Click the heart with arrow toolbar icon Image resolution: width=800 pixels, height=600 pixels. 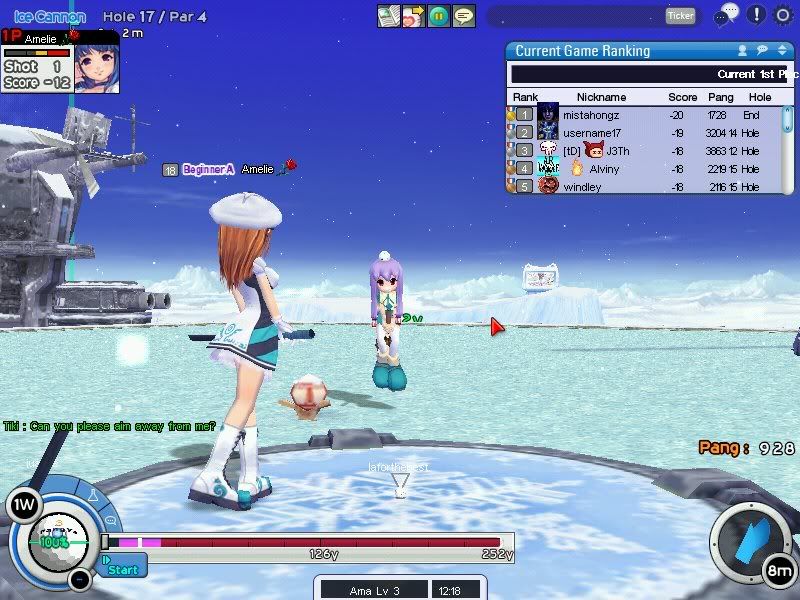(413, 16)
